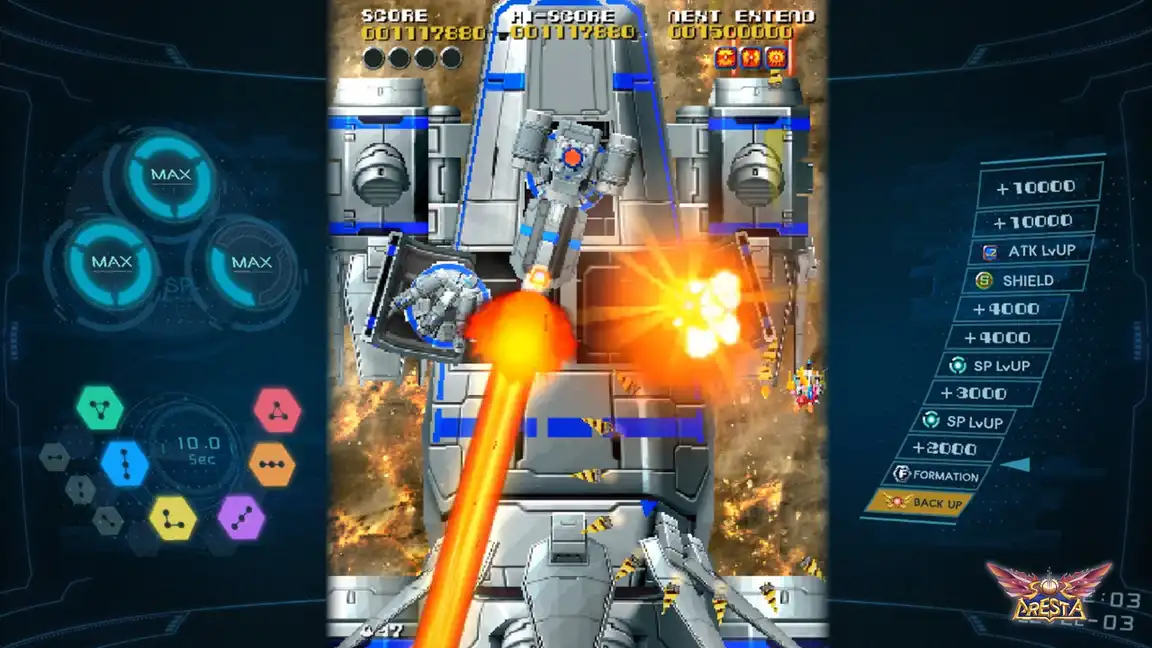Select the yellow L-shaped formation hexagon
The image size is (1152, 648).
click(x=173, y=518)
